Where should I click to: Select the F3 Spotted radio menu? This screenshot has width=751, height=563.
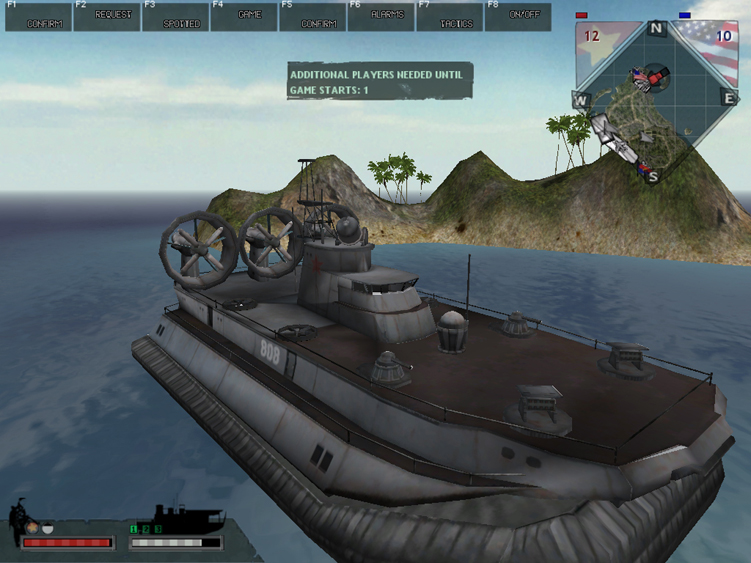click(176, 17)
